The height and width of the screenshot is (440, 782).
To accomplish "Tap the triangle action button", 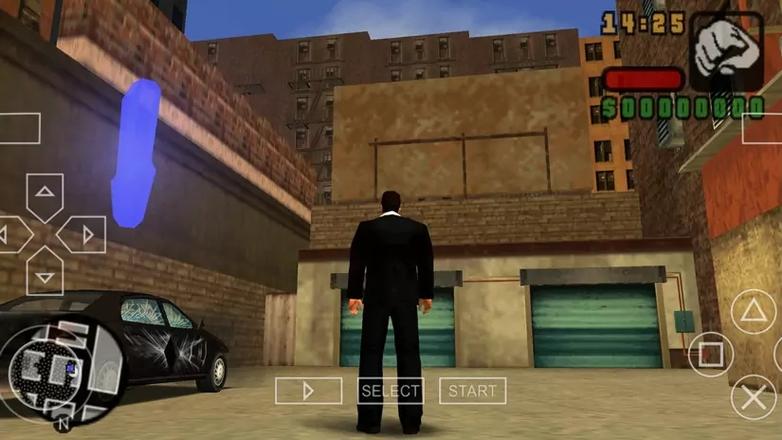I will tap(753, 311).
